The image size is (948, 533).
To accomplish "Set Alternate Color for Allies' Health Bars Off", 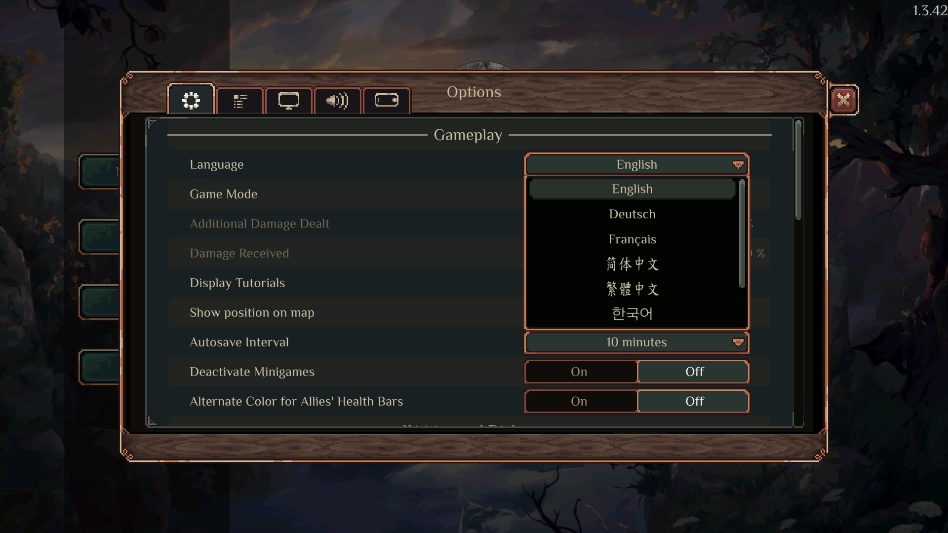I will tap(694, 401).
